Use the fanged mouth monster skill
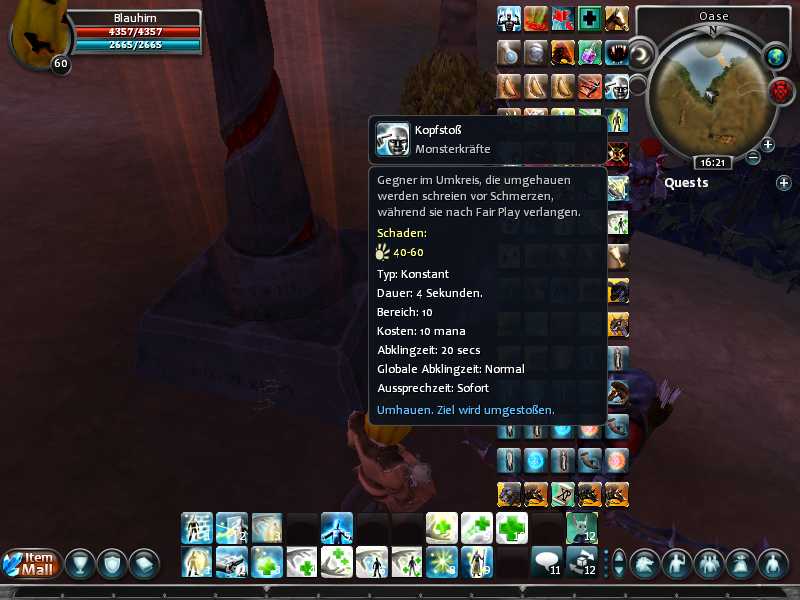The width and height of the screenshot is (800, 600). tap(617, 52)
